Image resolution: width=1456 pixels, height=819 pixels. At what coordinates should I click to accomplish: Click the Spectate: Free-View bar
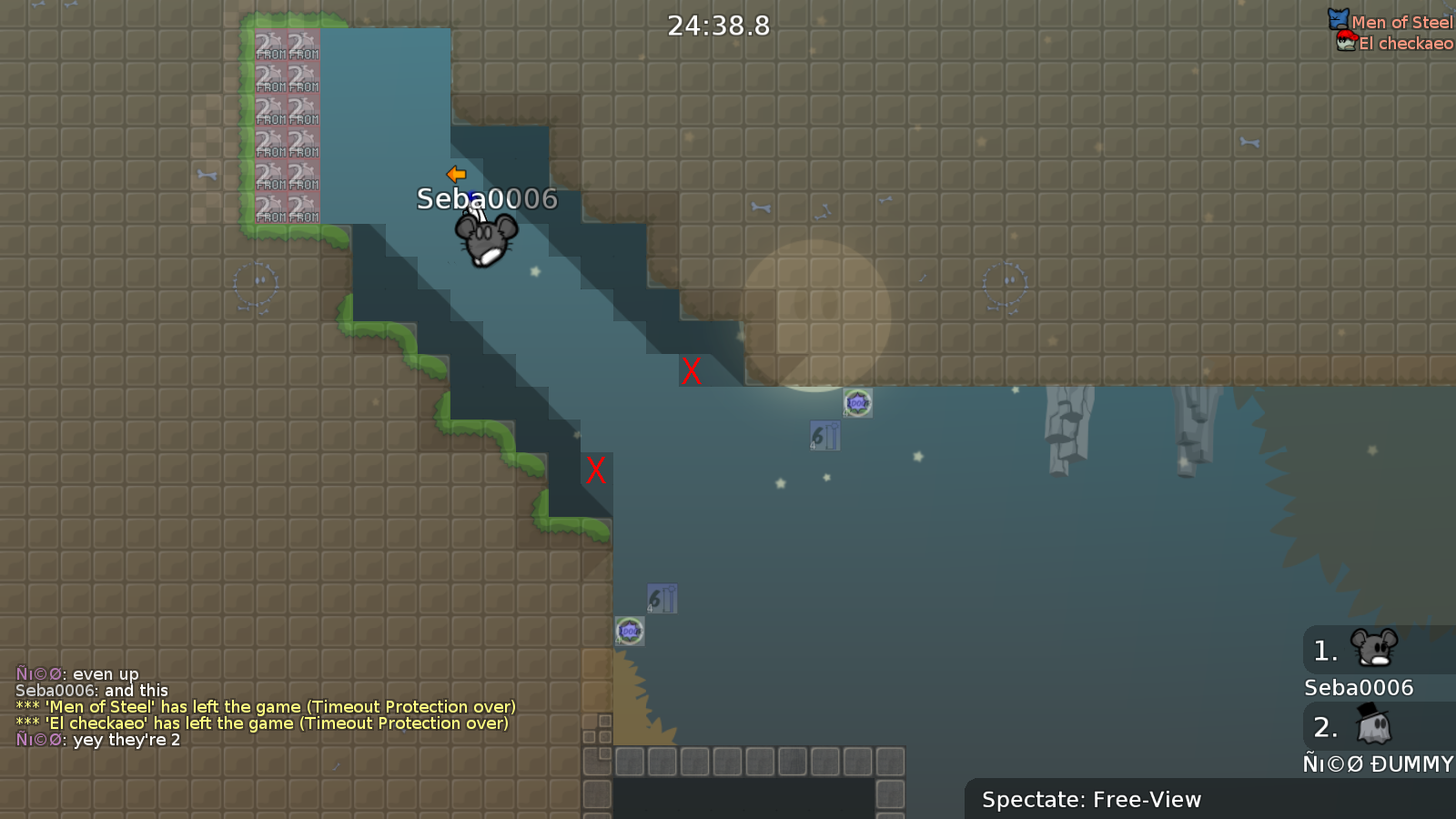pyautogui.click(x=1091, y=800)
